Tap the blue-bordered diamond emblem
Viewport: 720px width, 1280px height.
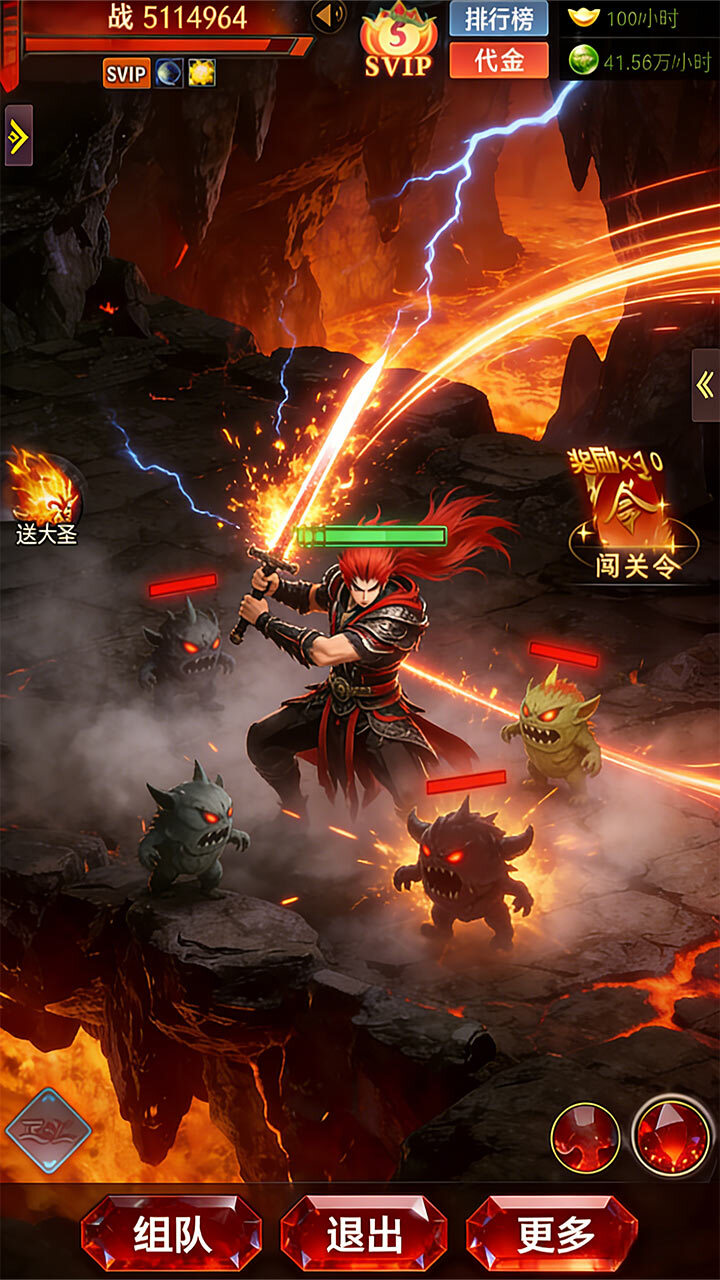coord(48,1131)
